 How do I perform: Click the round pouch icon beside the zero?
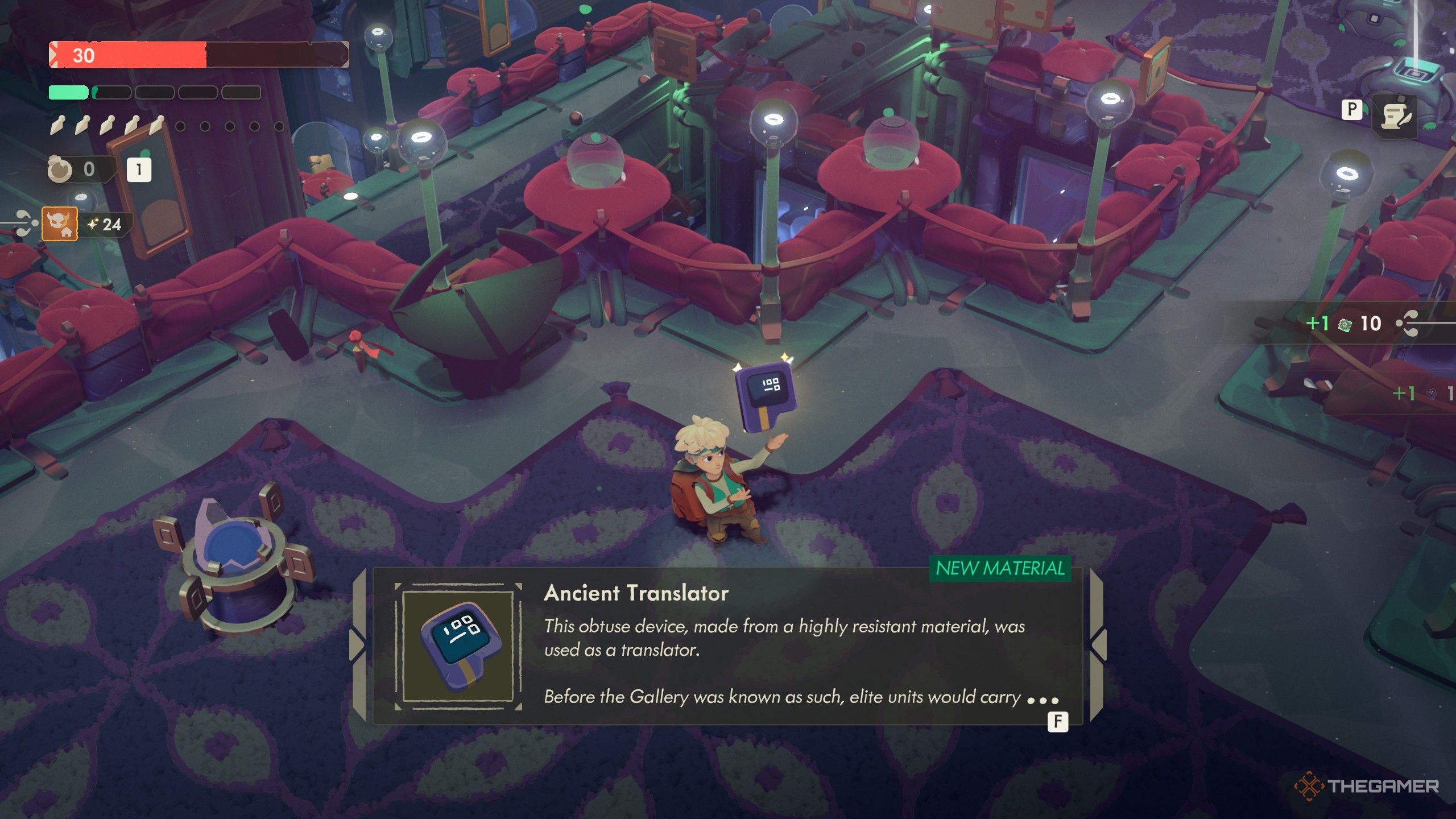coord(60,169)
